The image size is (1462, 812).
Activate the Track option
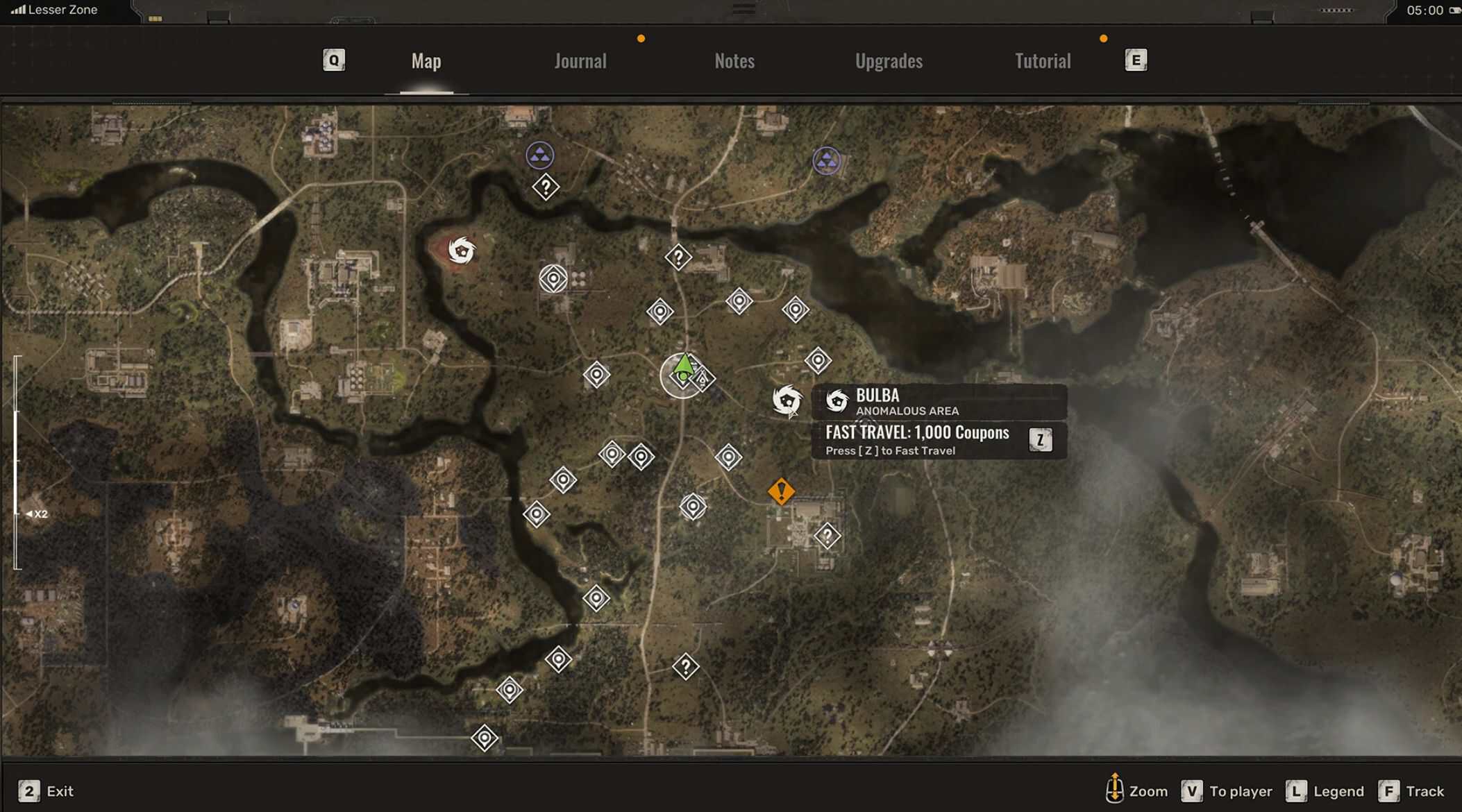tap(1412, 791)
